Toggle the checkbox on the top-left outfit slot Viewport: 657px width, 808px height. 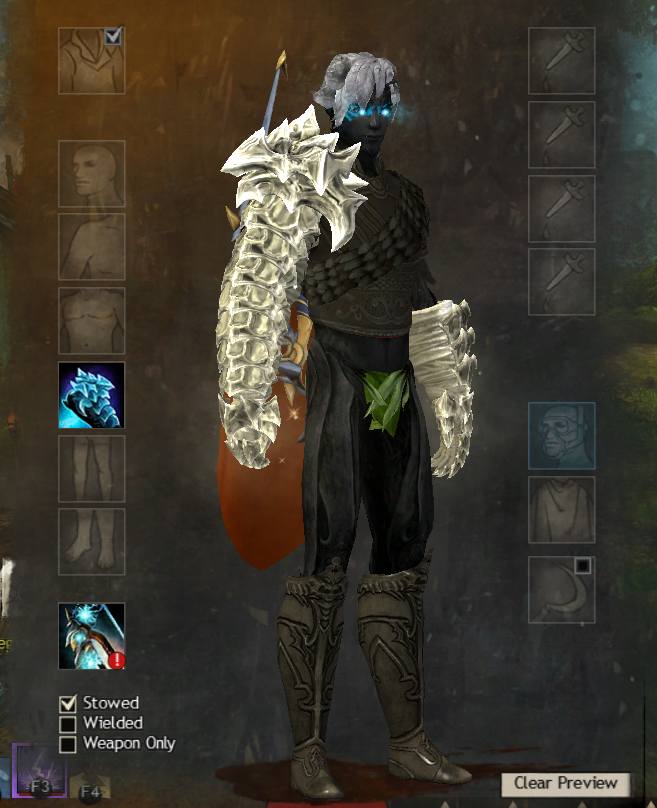click(x=113, y=37)
